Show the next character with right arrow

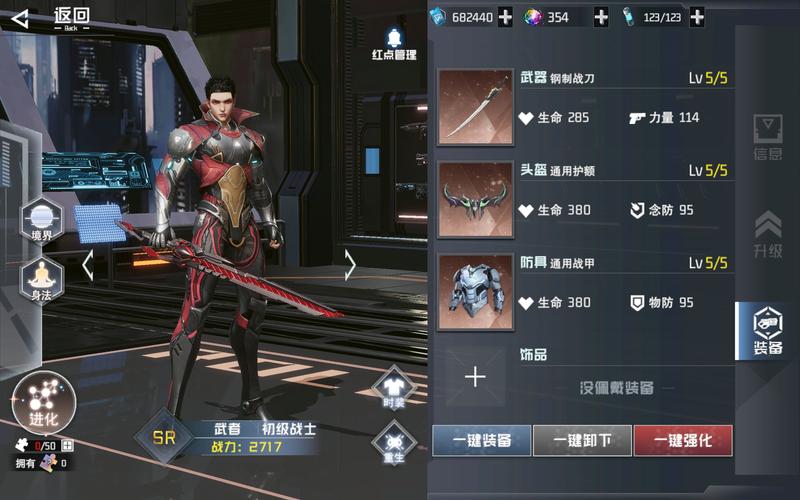click(x=350, y=265)
